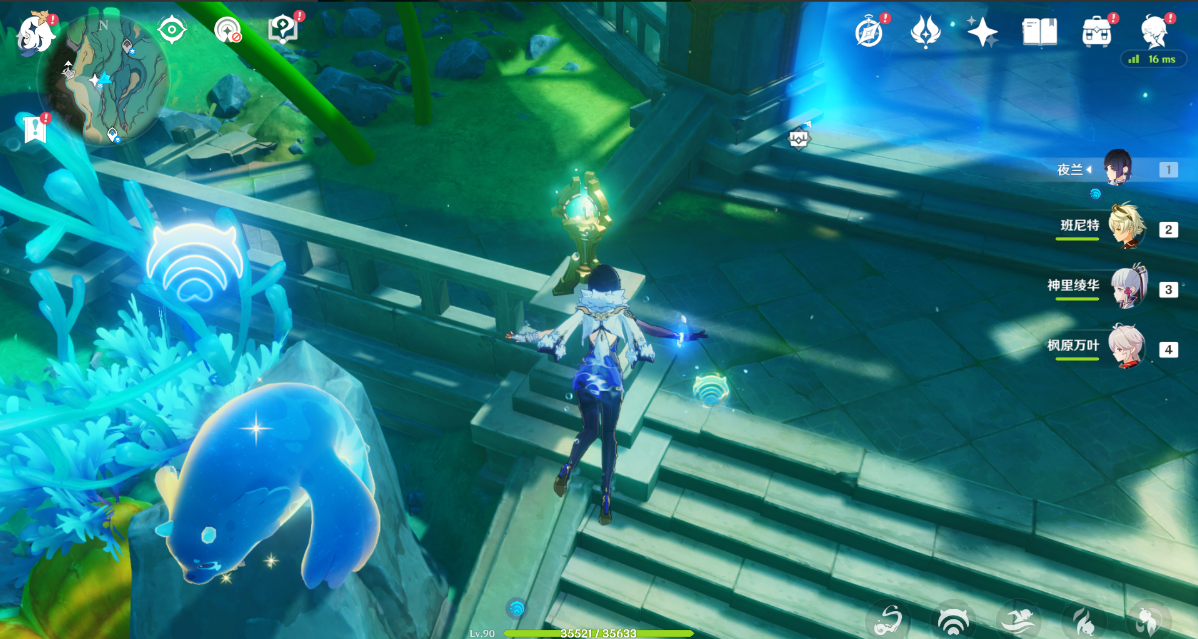Click the disabled signal icon beside the eye
This screenshot has width=1198, height=639.
tap(228, 30)
